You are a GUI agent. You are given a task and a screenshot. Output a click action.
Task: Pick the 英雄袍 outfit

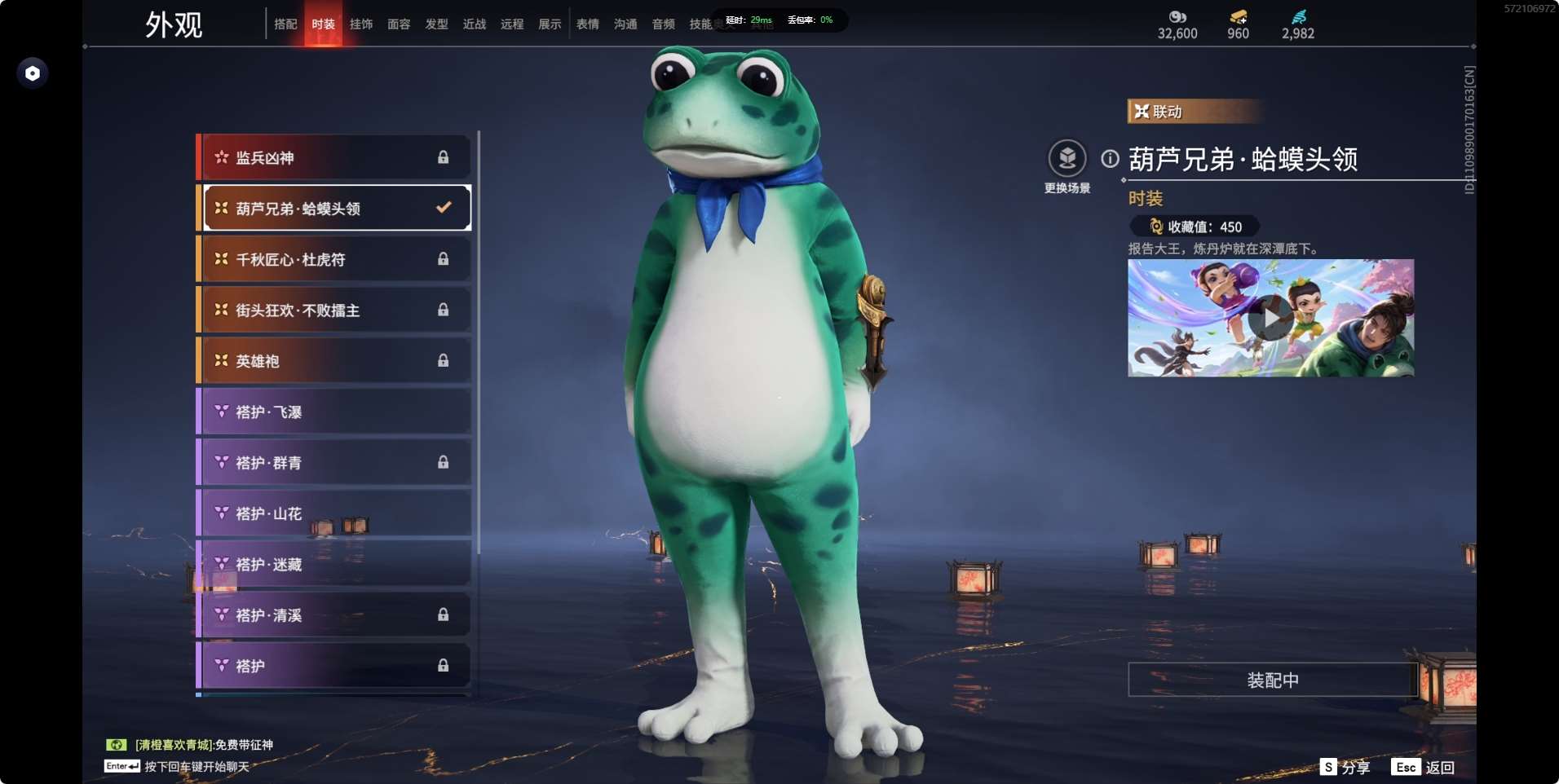[x=334, y=360]
